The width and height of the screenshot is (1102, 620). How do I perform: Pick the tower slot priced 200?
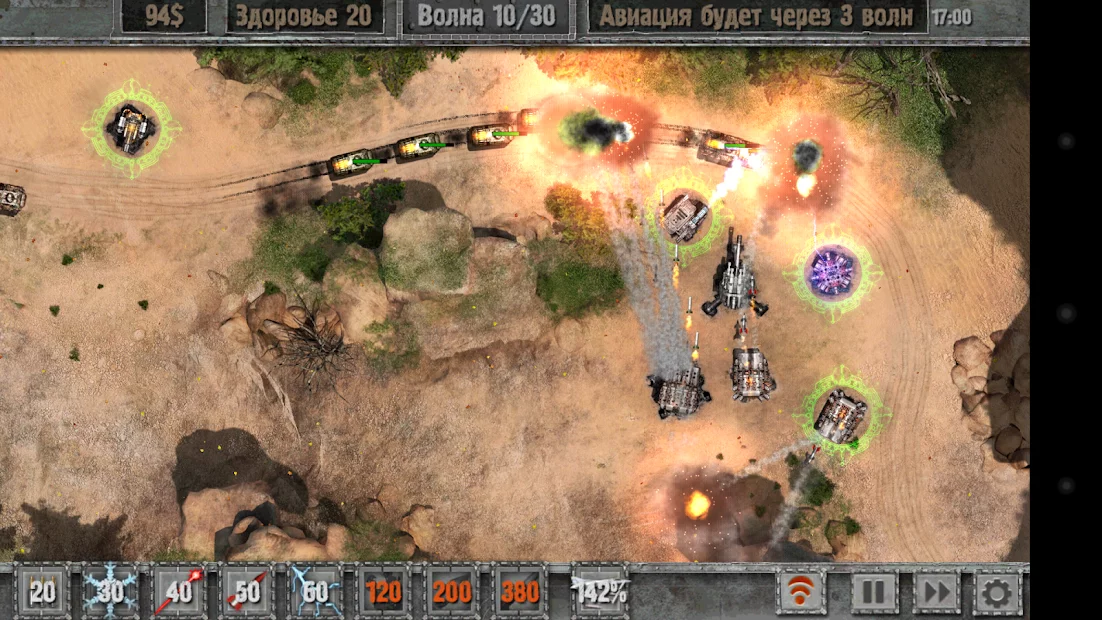tap(452, 592)
